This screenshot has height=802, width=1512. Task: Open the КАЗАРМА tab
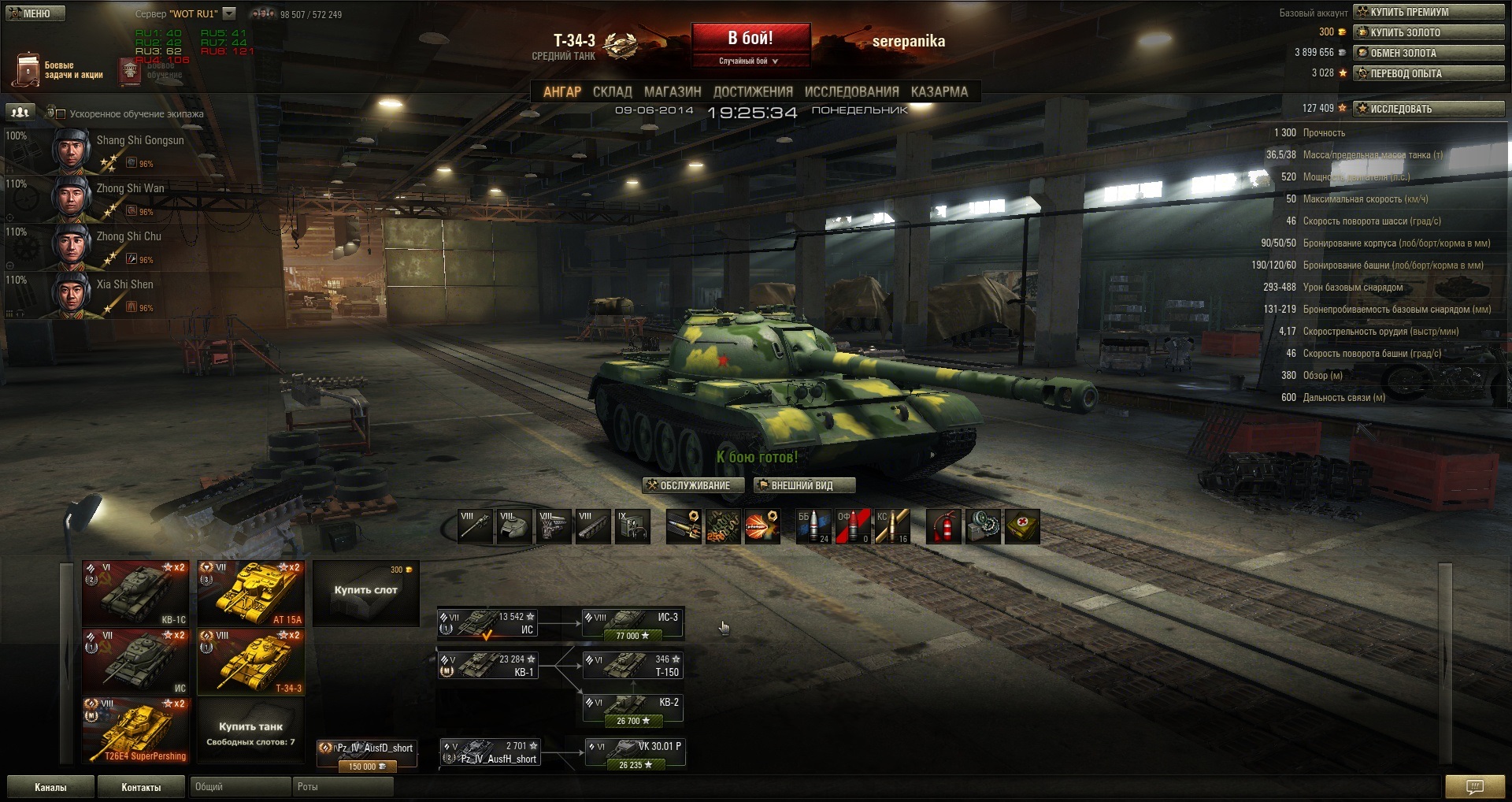coord(939,92)
